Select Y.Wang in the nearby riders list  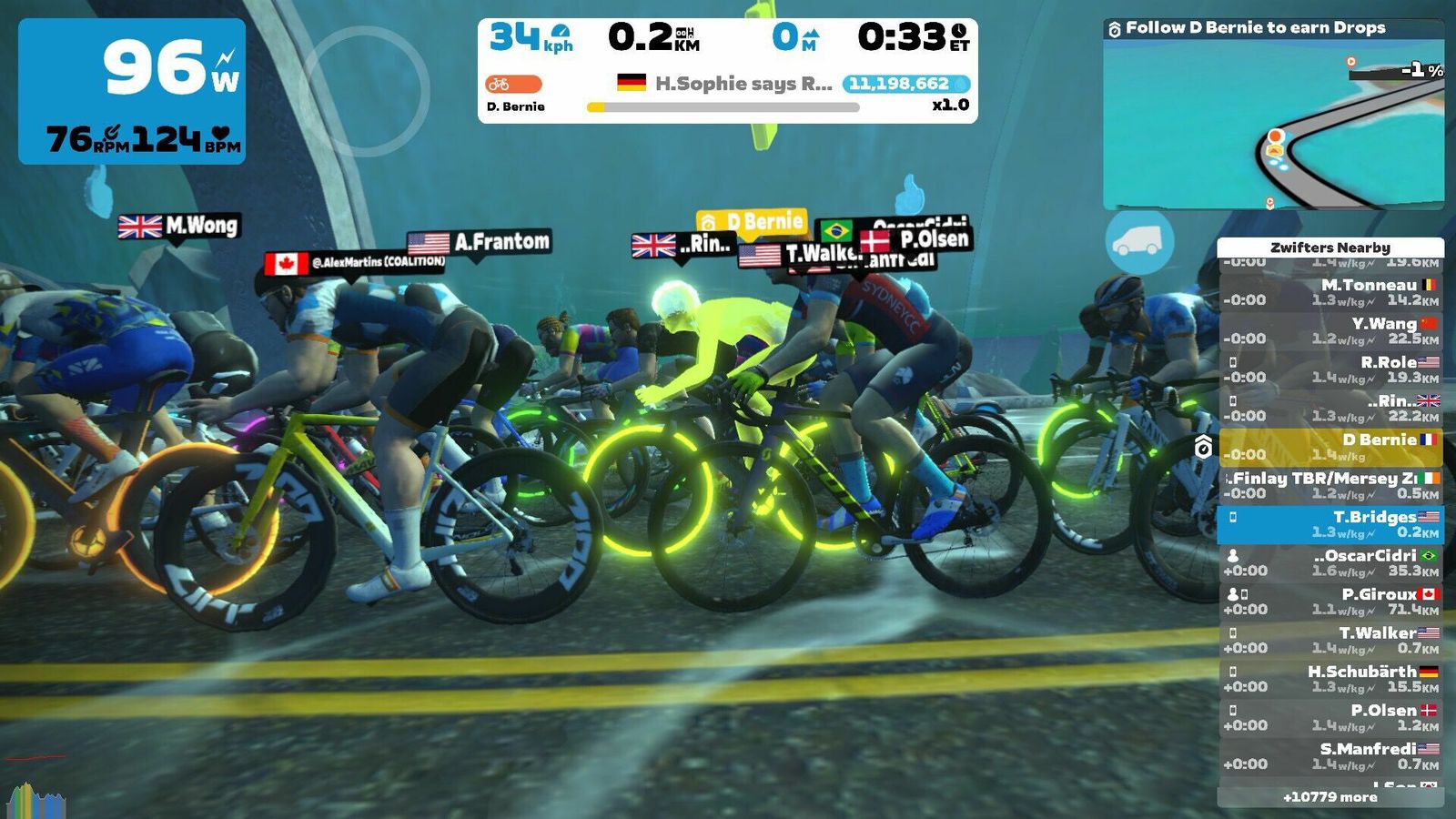[1330, 331]
